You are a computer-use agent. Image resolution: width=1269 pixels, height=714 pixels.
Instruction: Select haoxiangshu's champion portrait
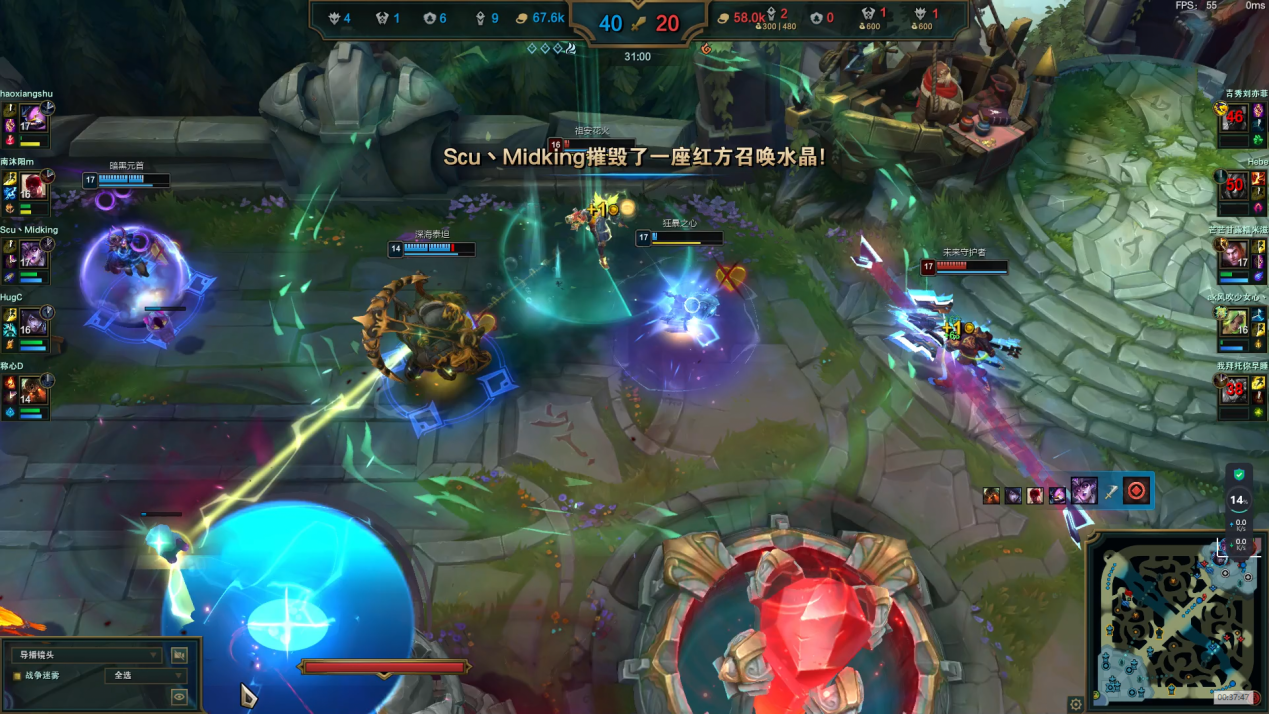pyautogui.click(x=34, y=119)
